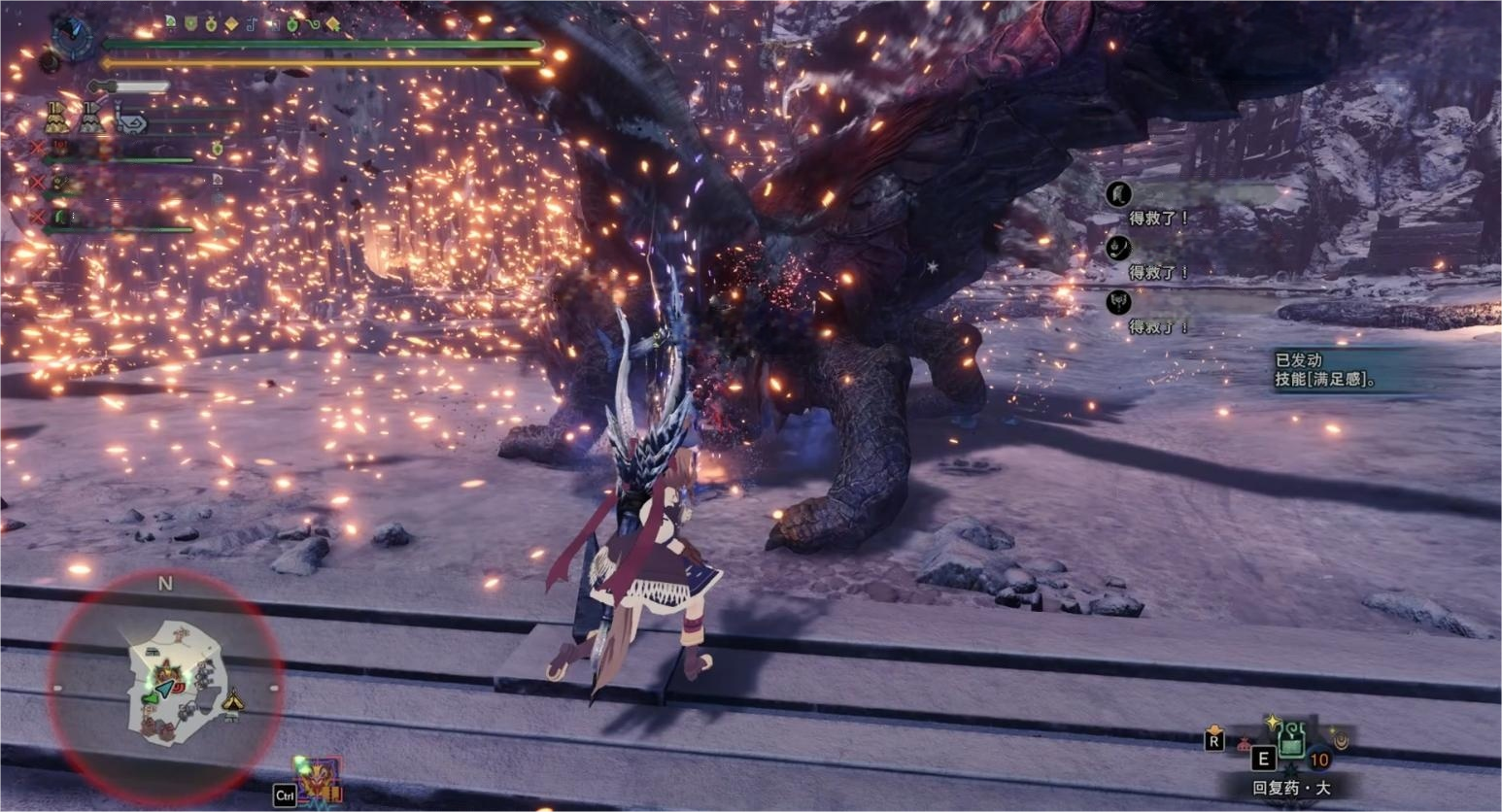Click the shield buff status icon
Image resolution: width=1502 pixels, height=812 pixels.
[x=191, y=23]
